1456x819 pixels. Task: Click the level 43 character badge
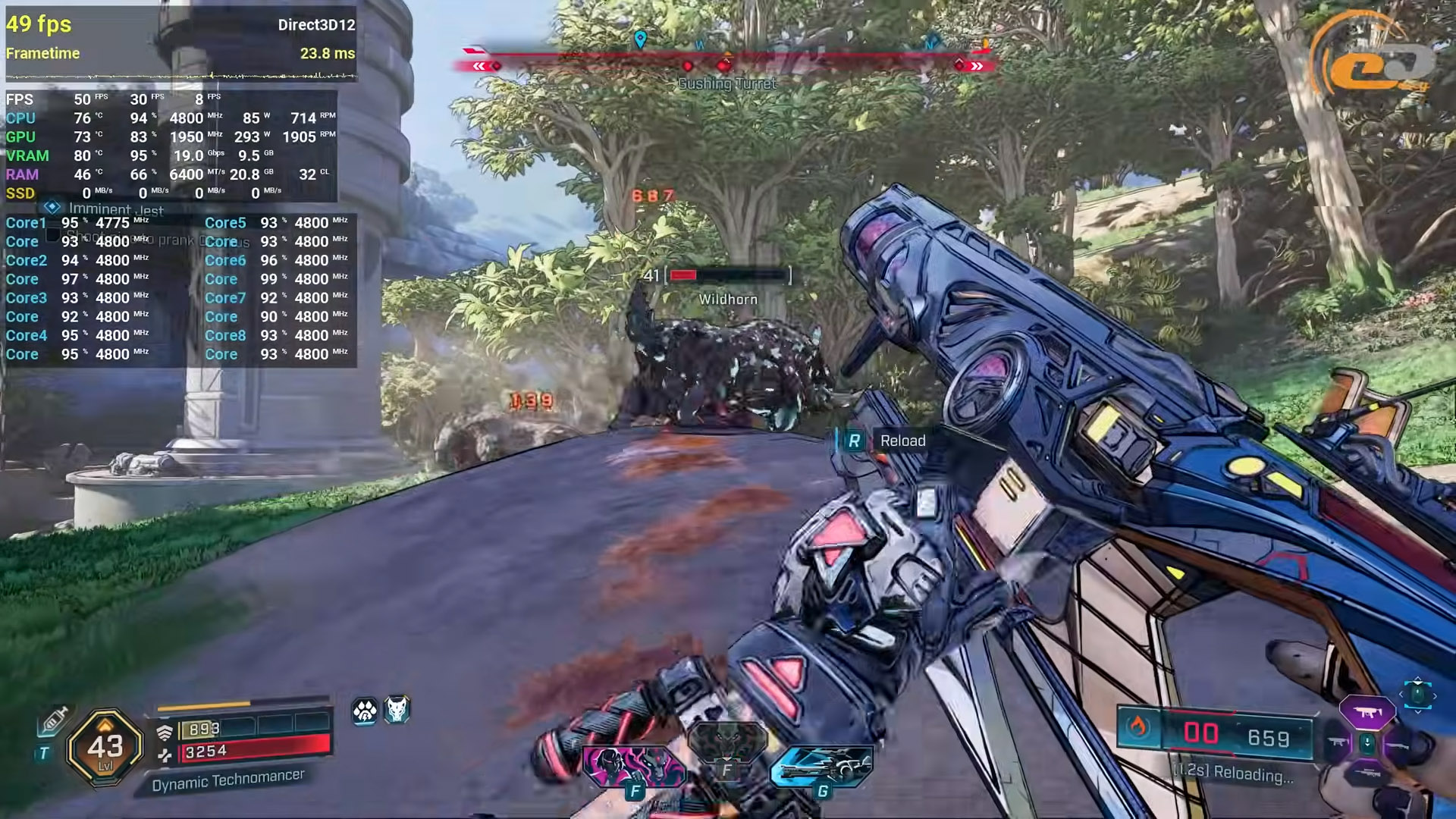tap(105, 746)
